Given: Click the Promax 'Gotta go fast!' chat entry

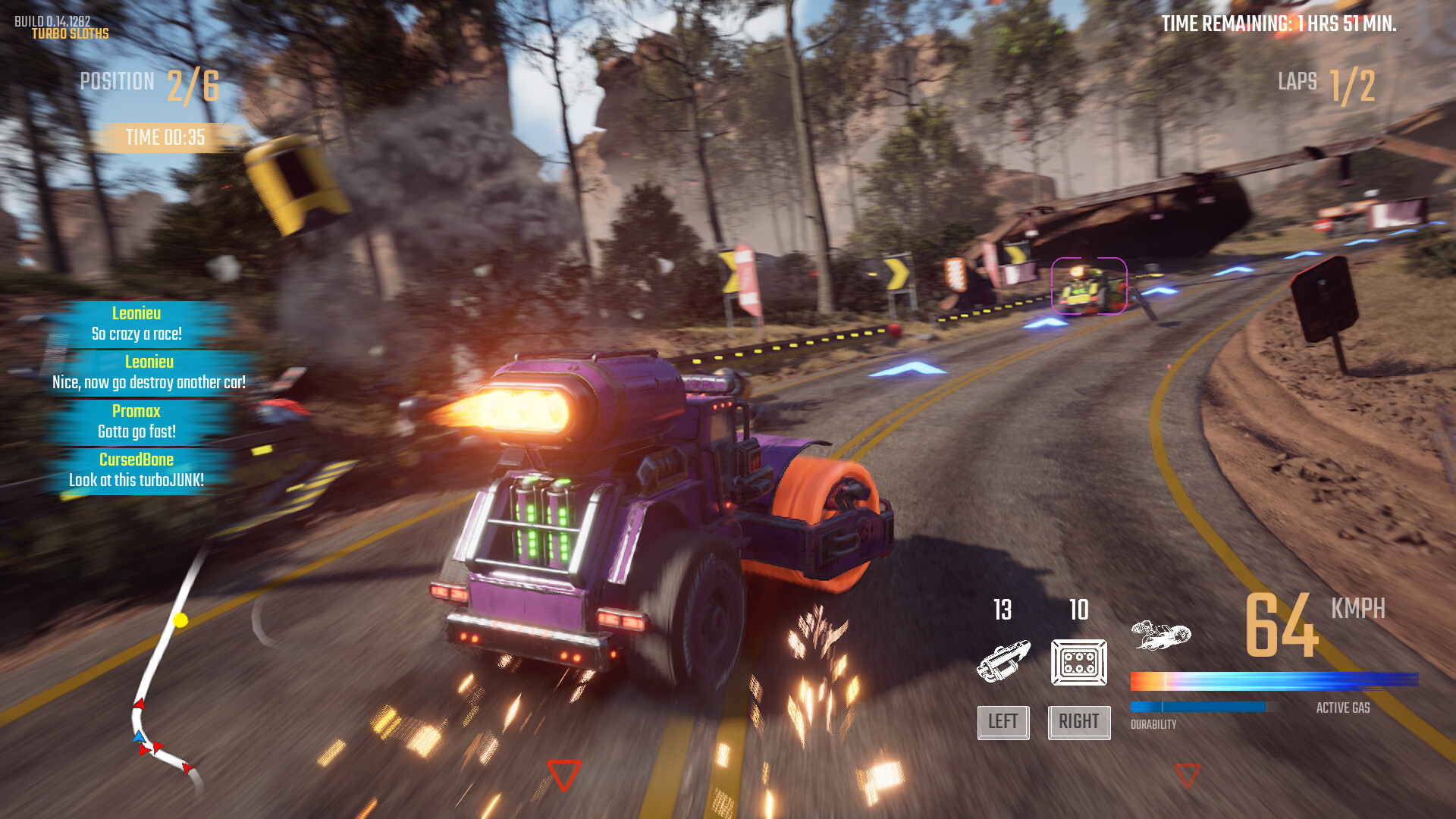Looking at the screenshot, I should 136,421.
